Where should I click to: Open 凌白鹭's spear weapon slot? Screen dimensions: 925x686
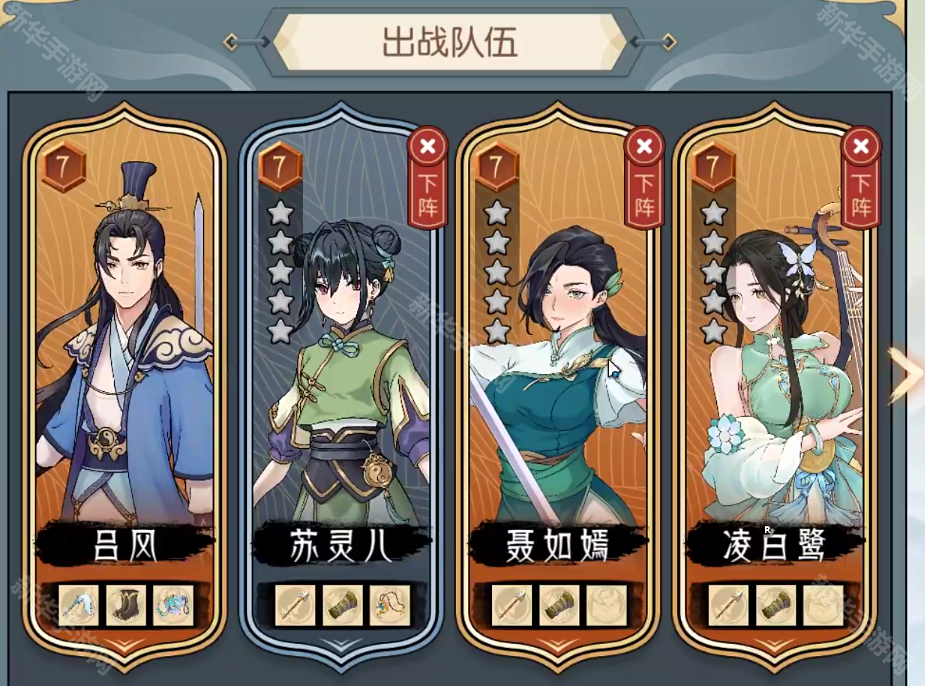729,605
